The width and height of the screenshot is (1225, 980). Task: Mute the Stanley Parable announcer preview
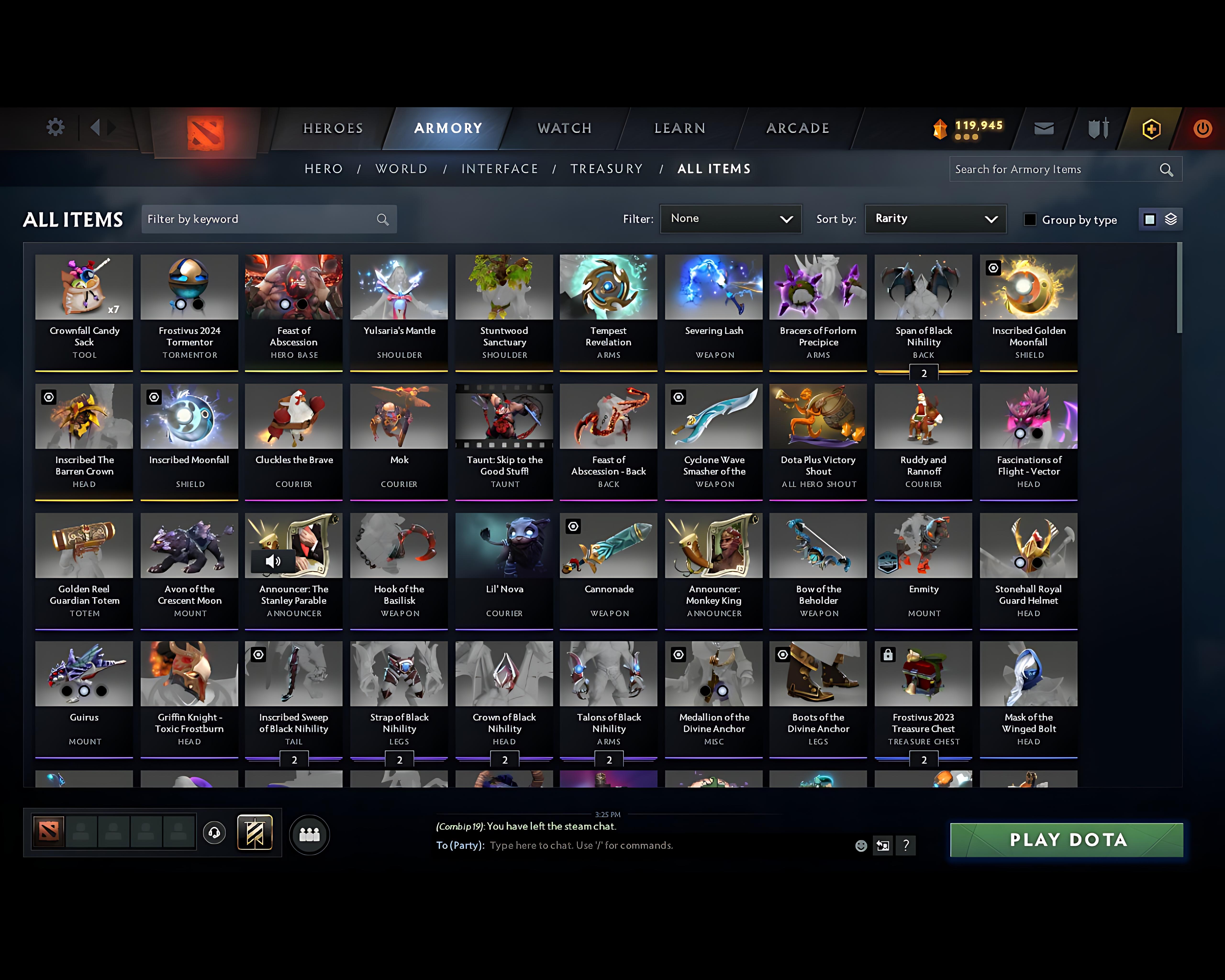(x=273, y=561)
